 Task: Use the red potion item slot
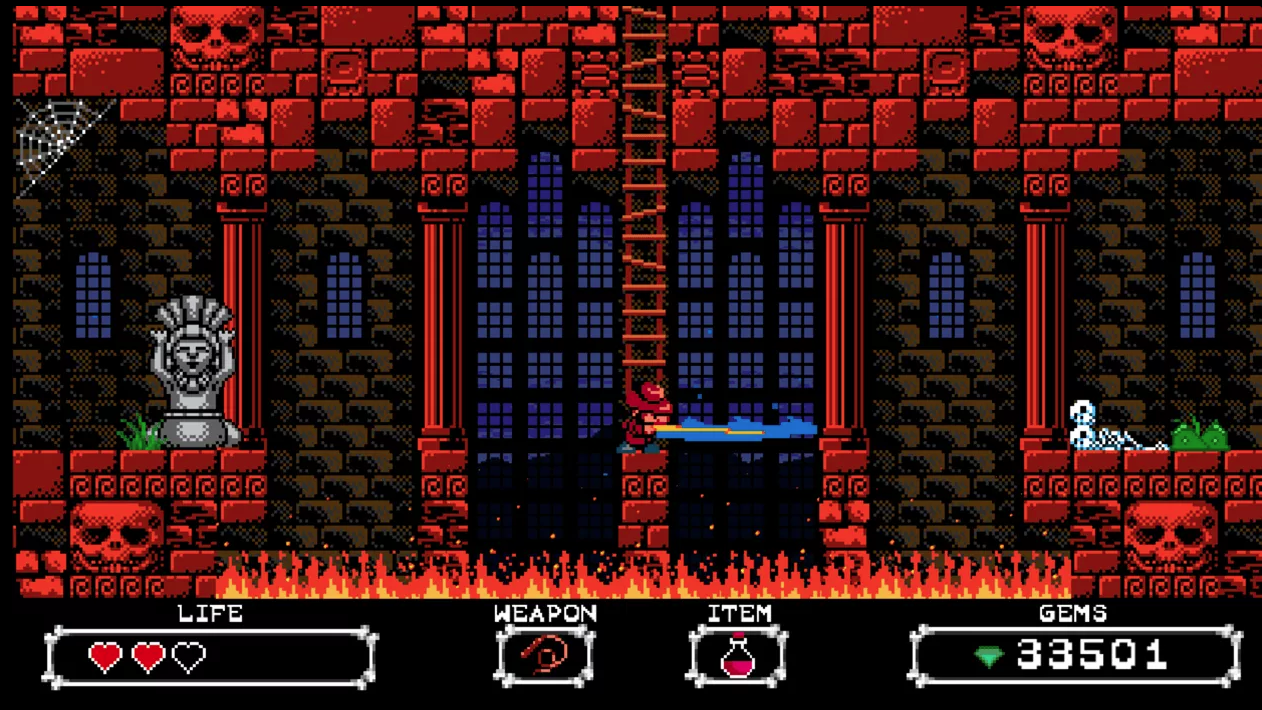738,656
